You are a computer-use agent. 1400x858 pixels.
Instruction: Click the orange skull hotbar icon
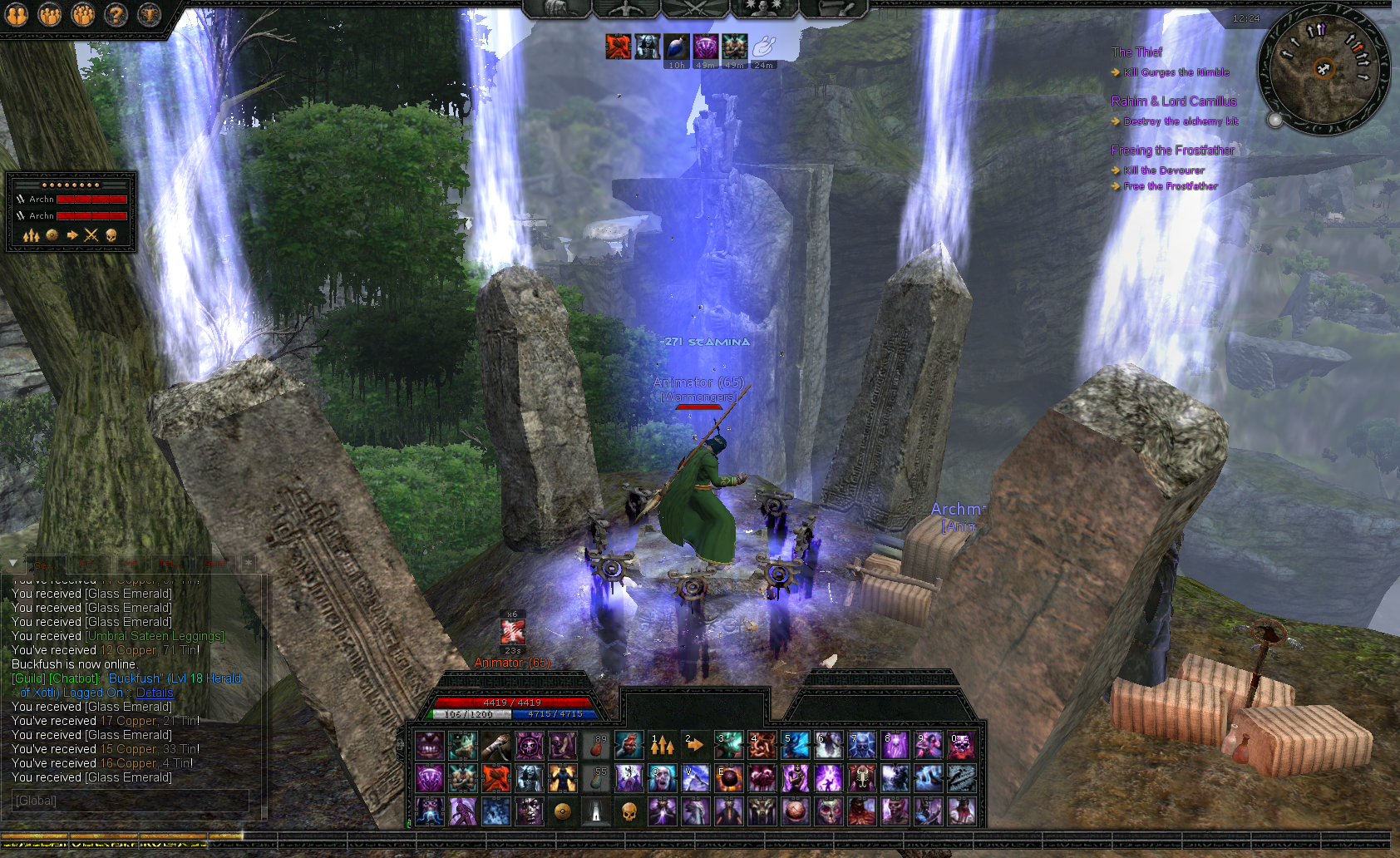(629, 811)
